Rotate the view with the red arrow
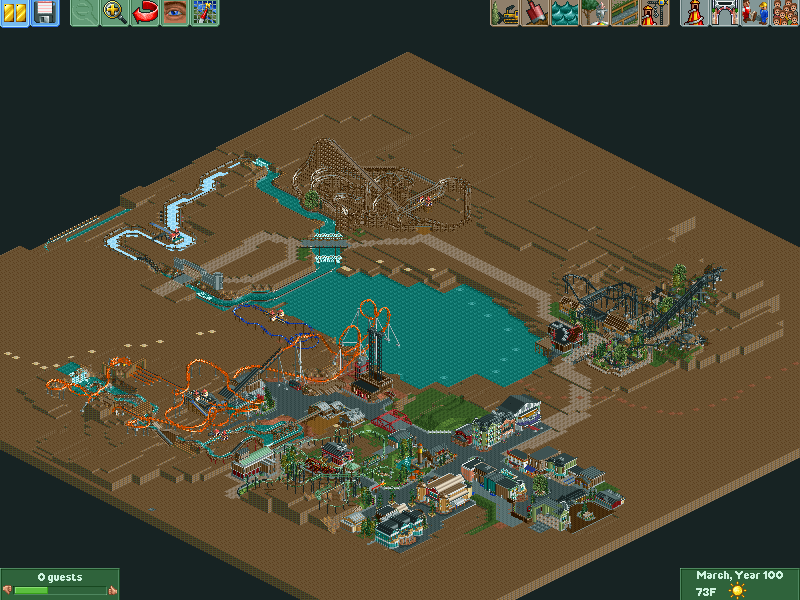 145,13
